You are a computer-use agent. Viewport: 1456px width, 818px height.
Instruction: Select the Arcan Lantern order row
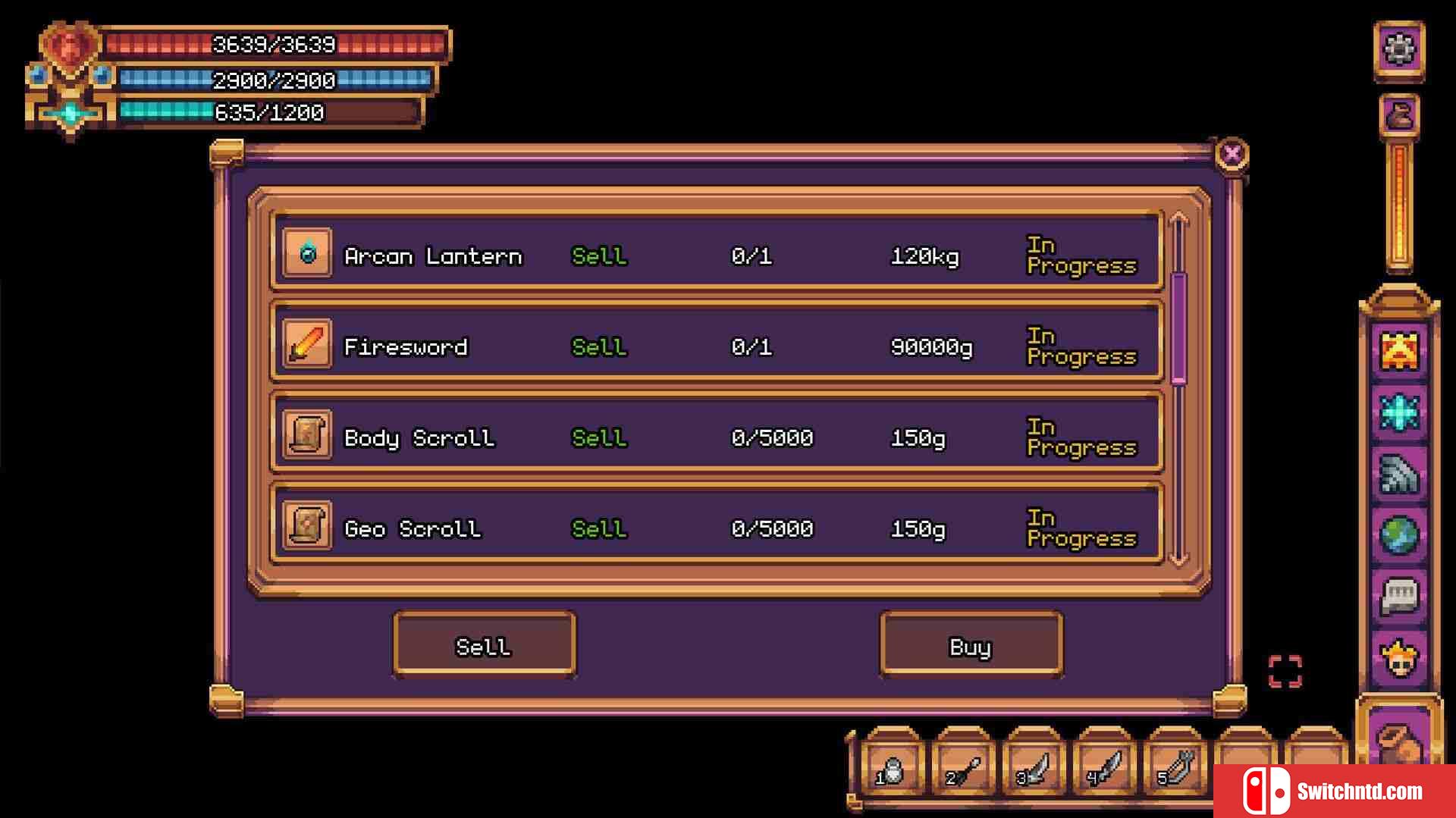(717, 255)
